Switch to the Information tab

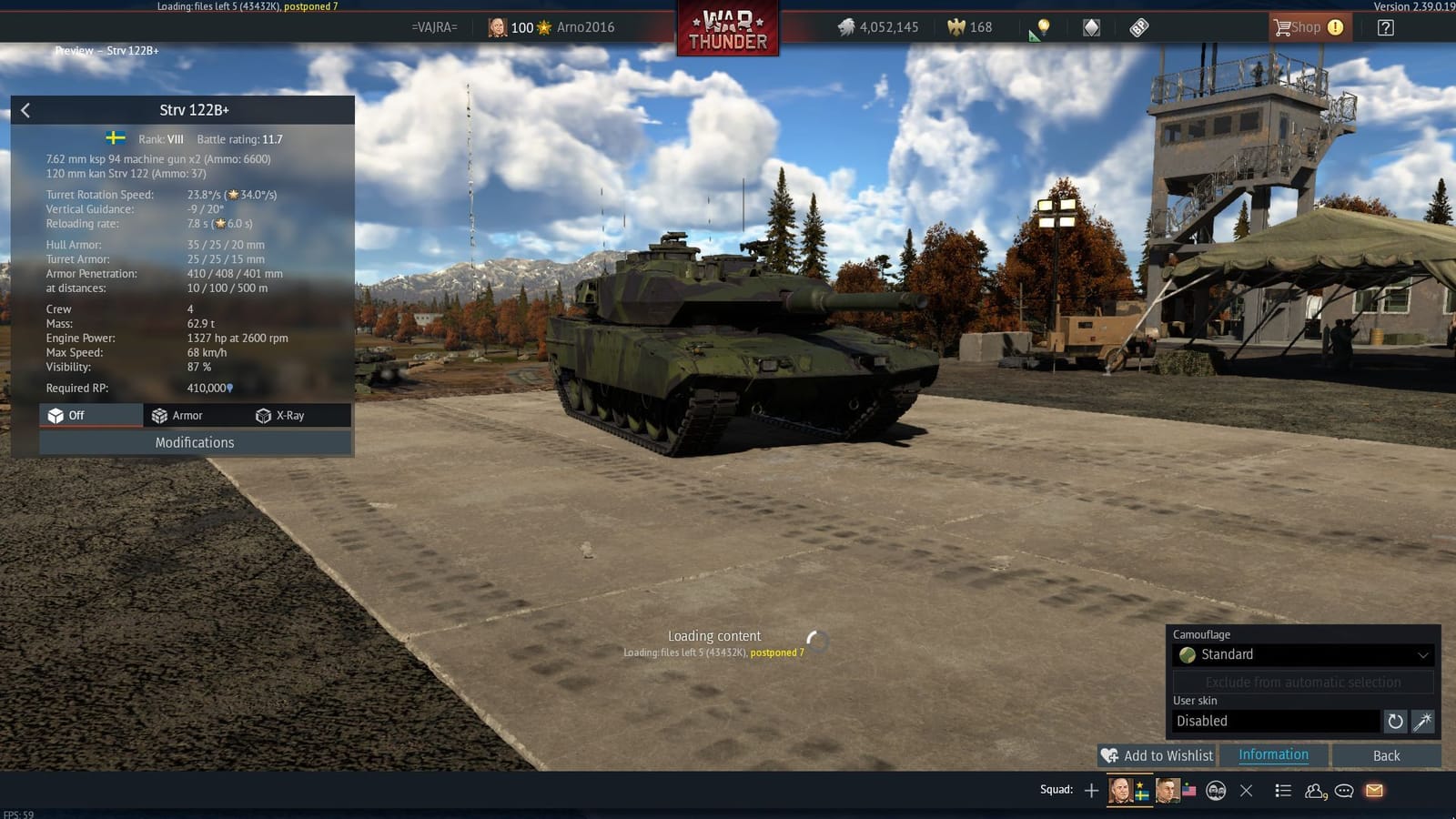click(1272, 754)
